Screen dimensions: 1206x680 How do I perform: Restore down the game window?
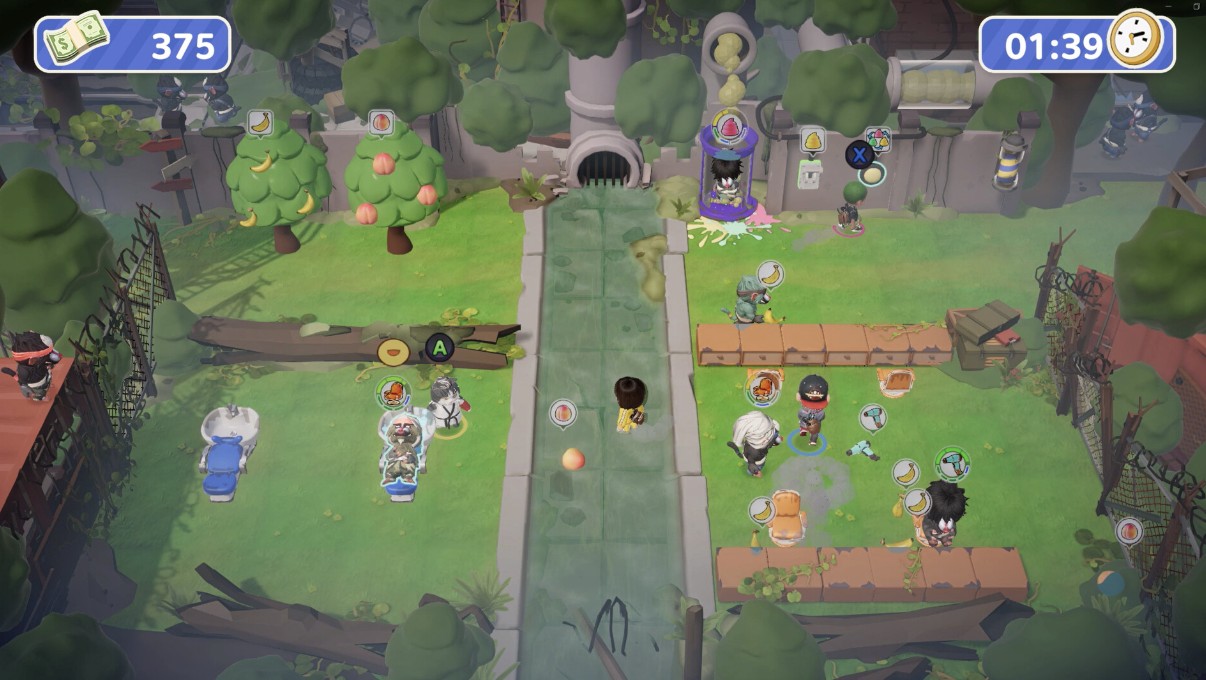[x=1196, y=7]
